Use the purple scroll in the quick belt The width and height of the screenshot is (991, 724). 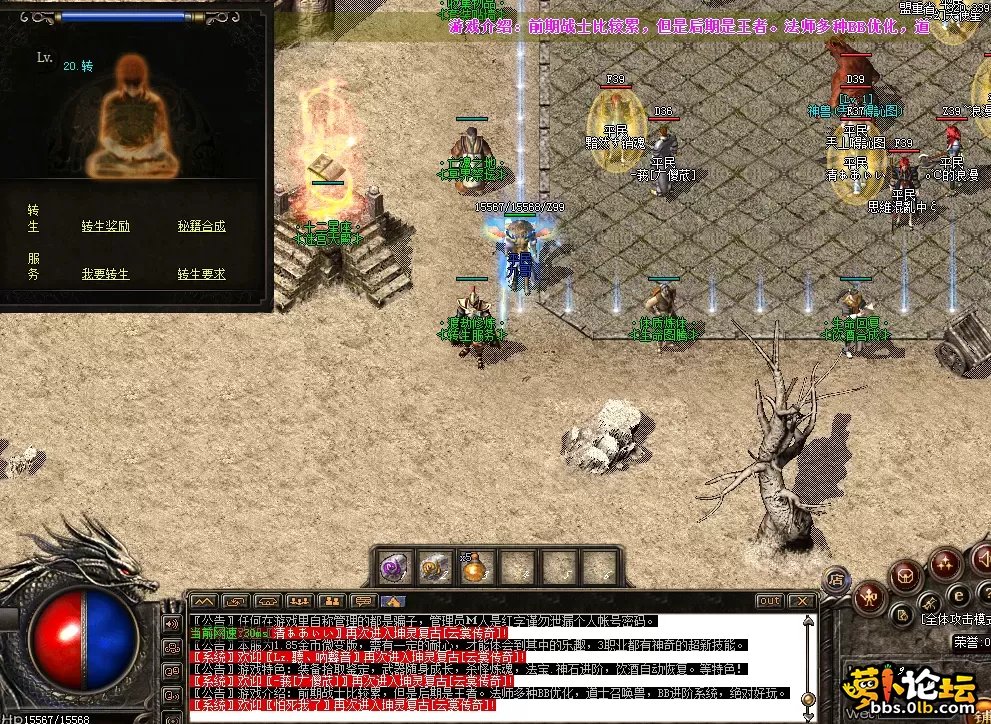pos(393,568)
